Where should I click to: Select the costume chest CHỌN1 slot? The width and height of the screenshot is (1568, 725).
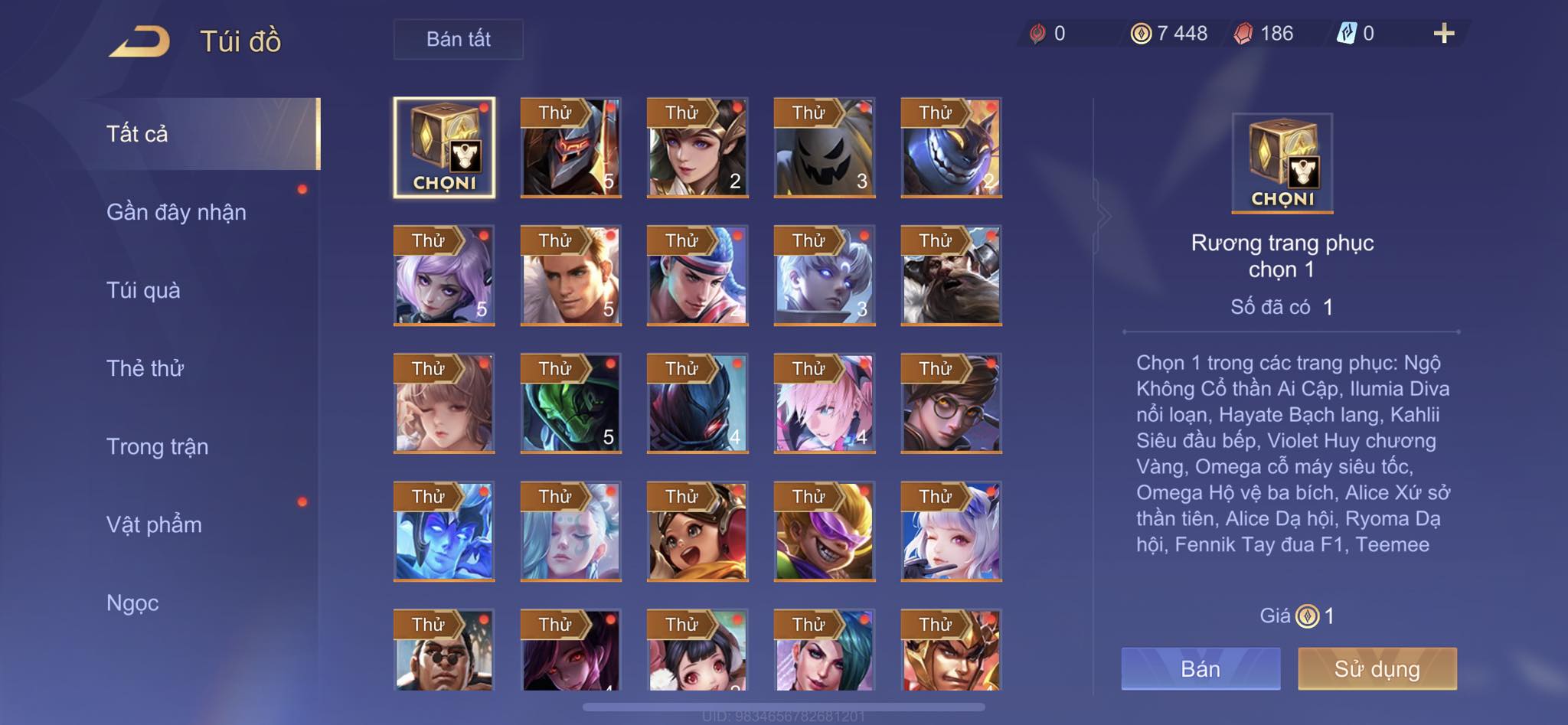(444, 147)
